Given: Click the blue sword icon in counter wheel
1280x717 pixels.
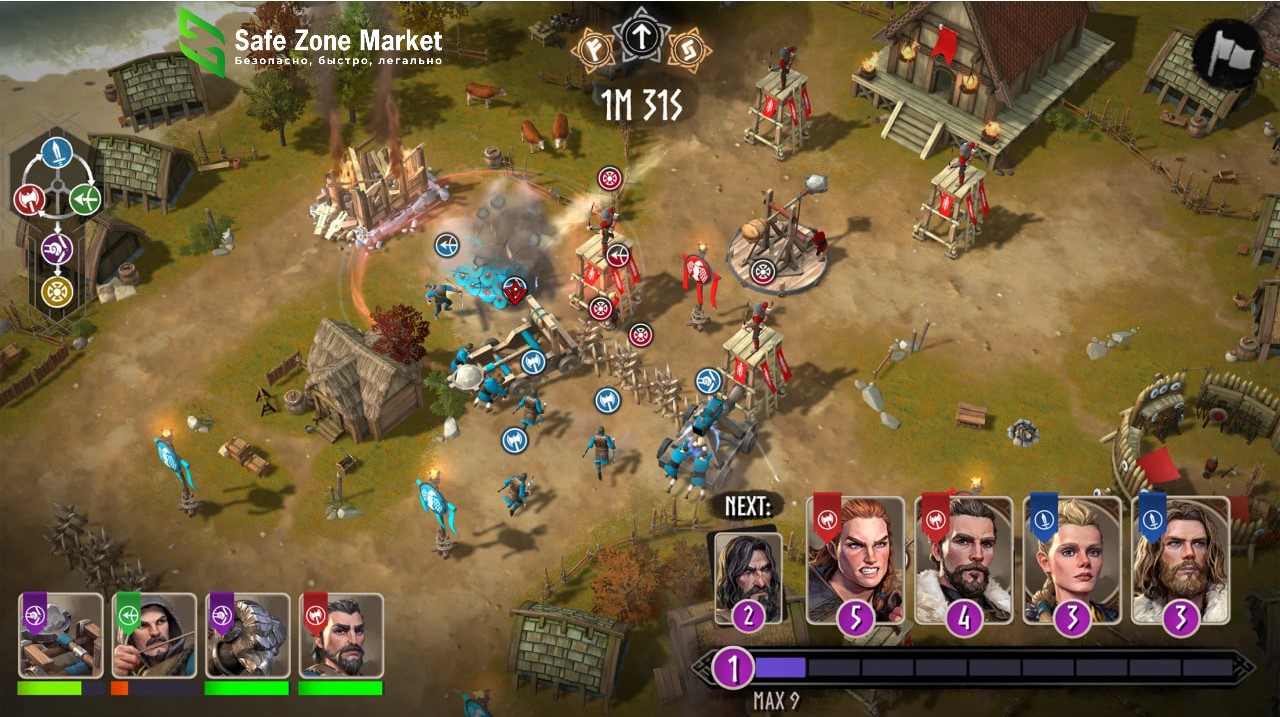Looking at the screenshot, I should click(57, 154).
